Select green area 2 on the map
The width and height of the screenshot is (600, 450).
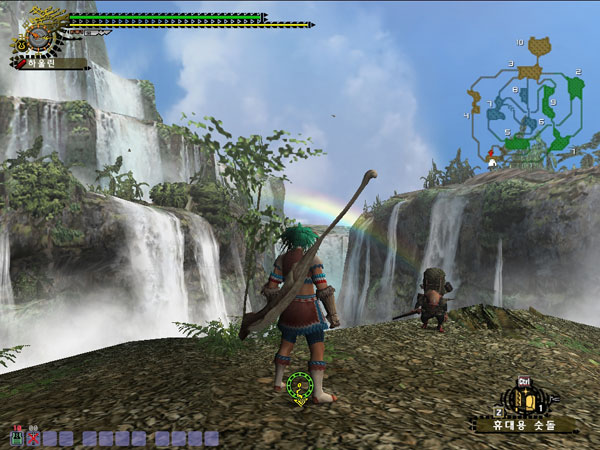tap(575, 87)
